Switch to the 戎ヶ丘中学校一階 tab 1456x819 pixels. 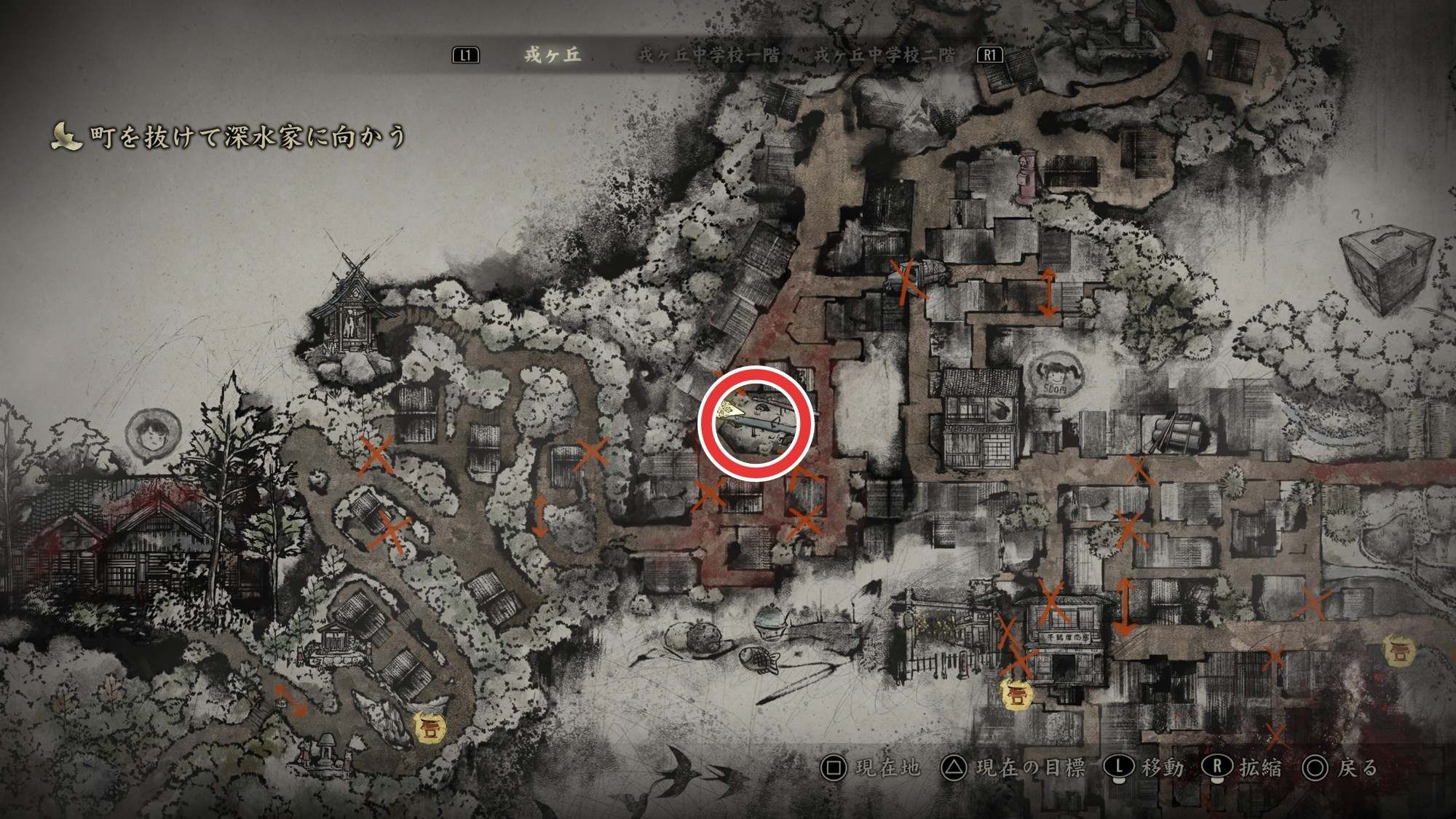click(708, 55)
